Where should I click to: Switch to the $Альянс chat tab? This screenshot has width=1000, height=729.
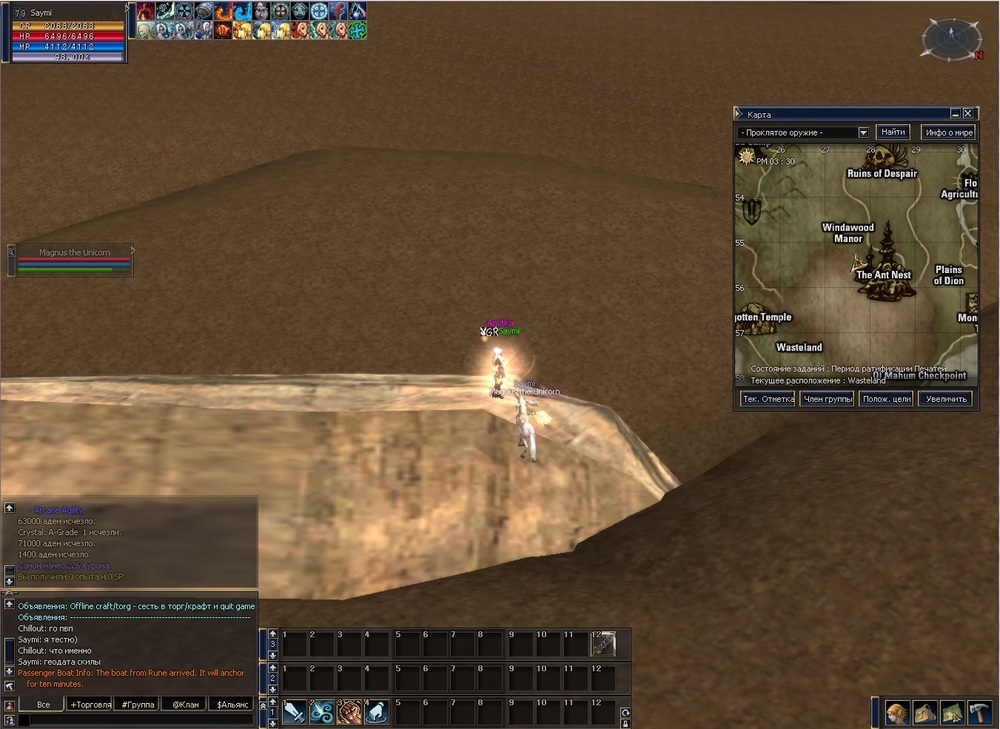[x=231, y=705]
